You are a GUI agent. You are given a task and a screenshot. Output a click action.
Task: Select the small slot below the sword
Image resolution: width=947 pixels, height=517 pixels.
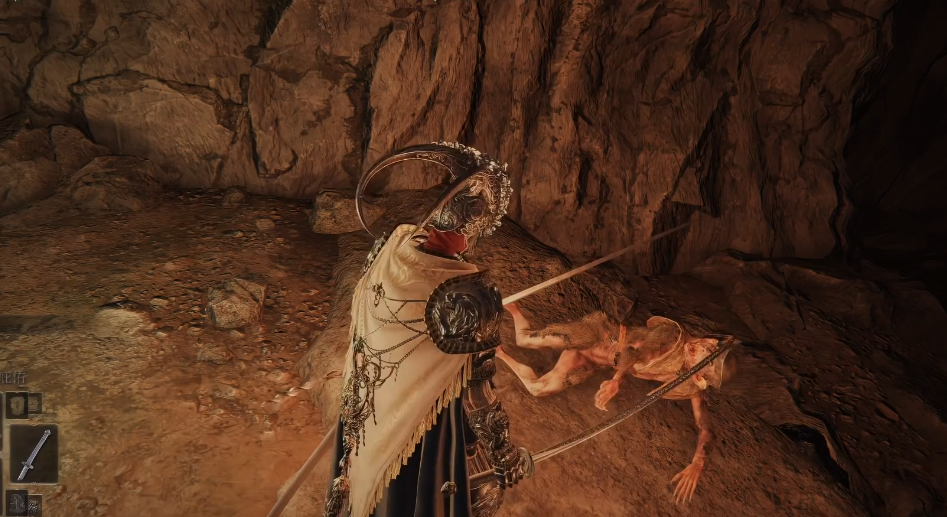click(x=17, y=503)
